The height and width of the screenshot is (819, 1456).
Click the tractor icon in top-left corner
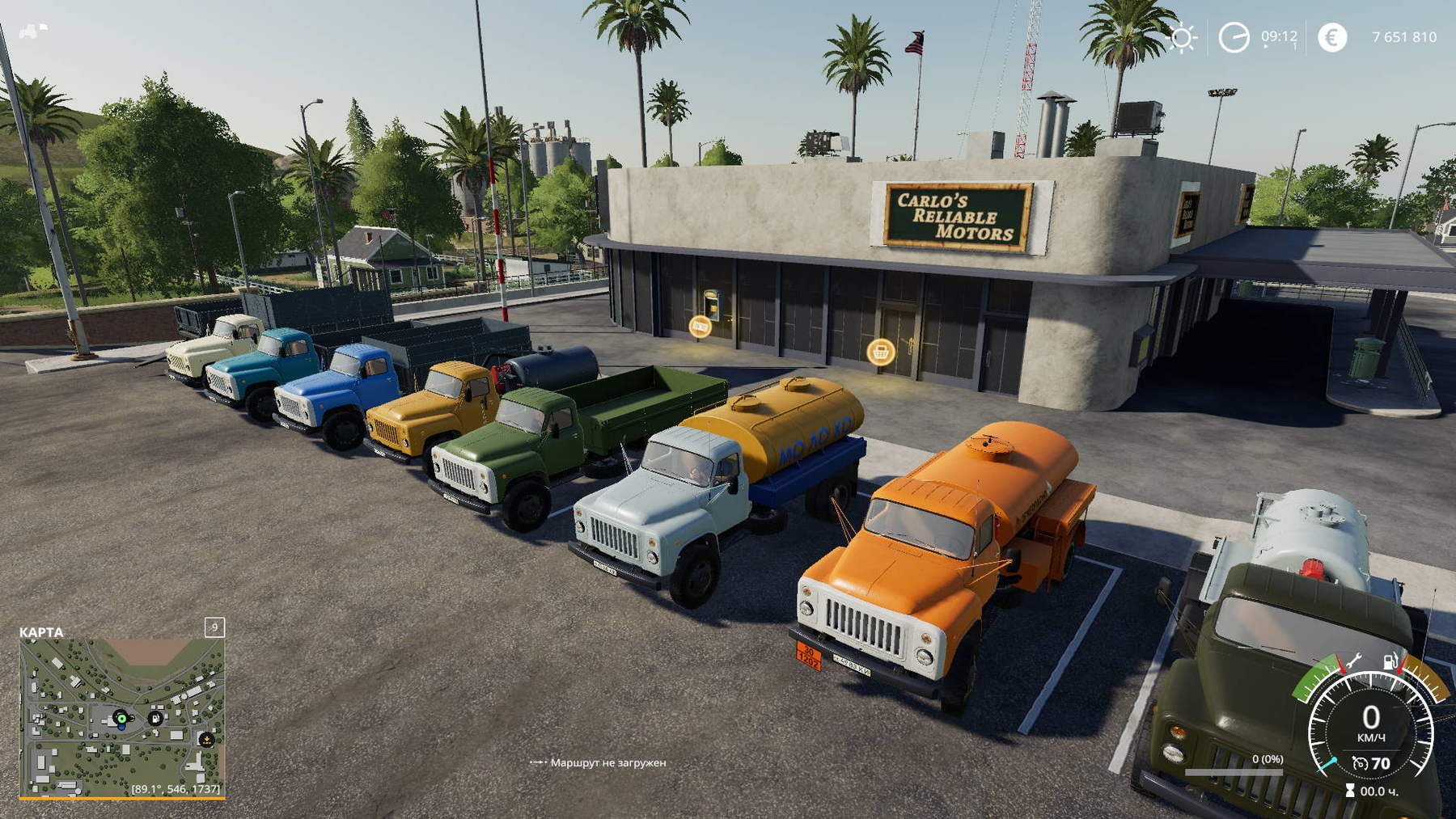pyautogui.click(x=32, y=31)
